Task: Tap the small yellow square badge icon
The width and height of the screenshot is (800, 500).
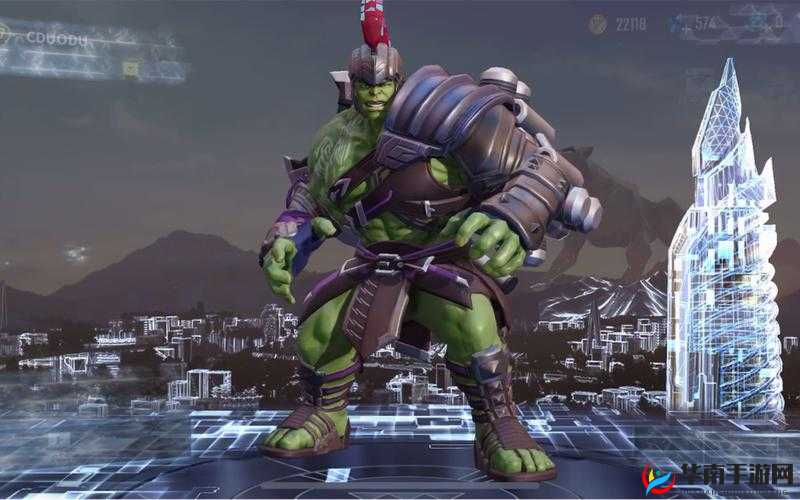Action: pos(130,67)
